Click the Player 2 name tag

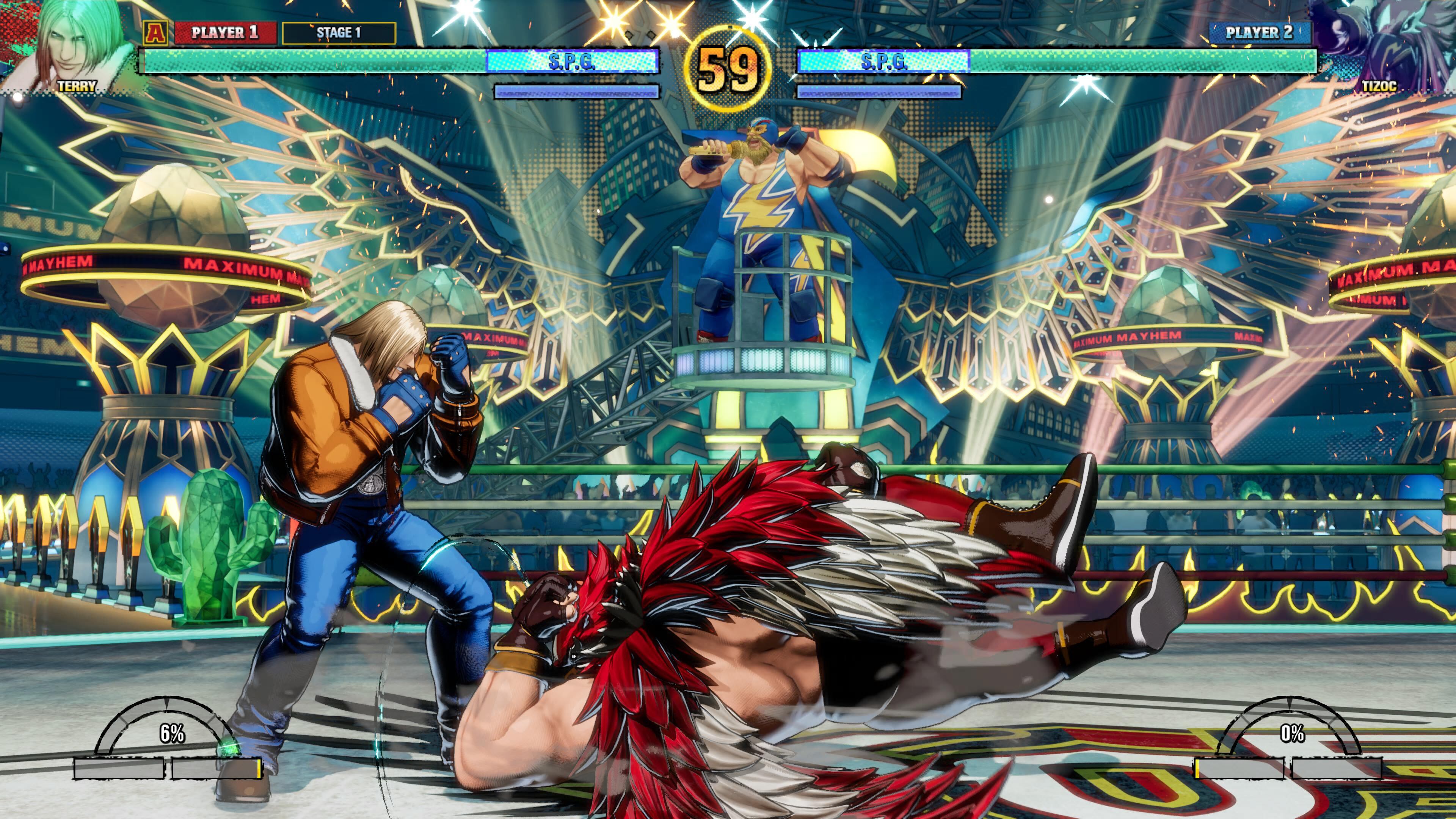[x=1259, y=33]
